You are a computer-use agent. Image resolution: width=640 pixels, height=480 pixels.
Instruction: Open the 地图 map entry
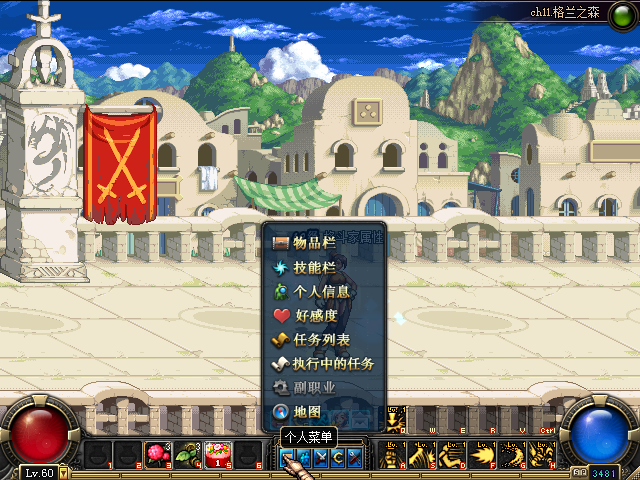[304, 411]
